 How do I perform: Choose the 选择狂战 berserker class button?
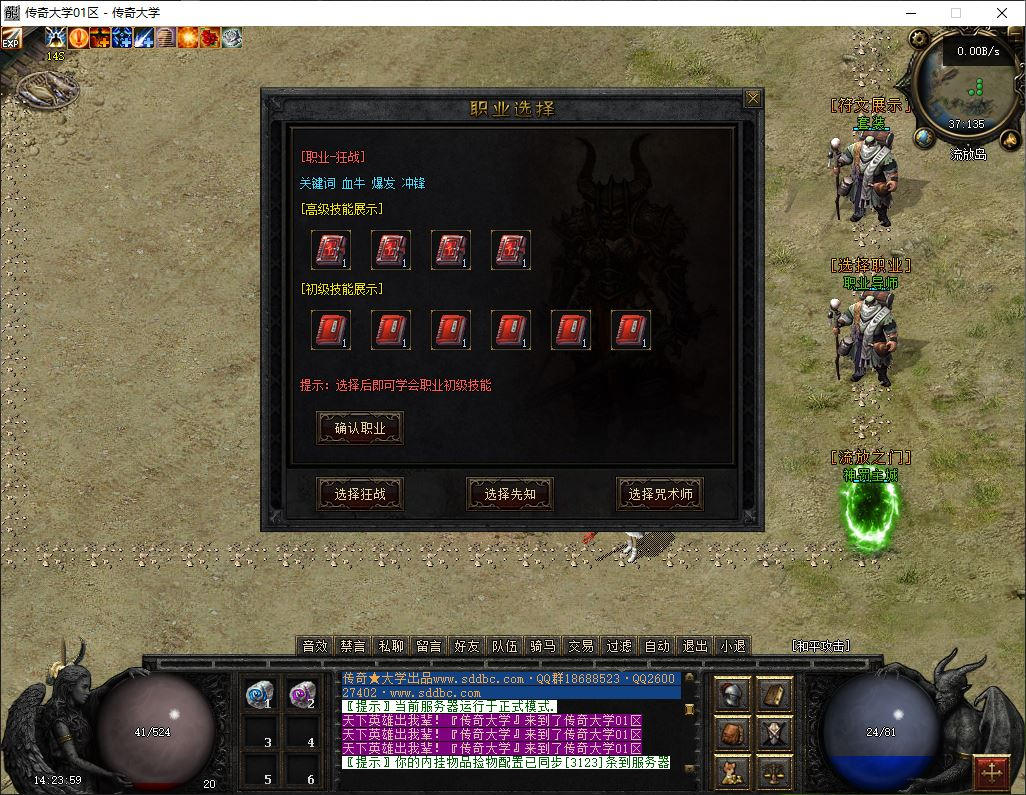(x=360, y=494)
